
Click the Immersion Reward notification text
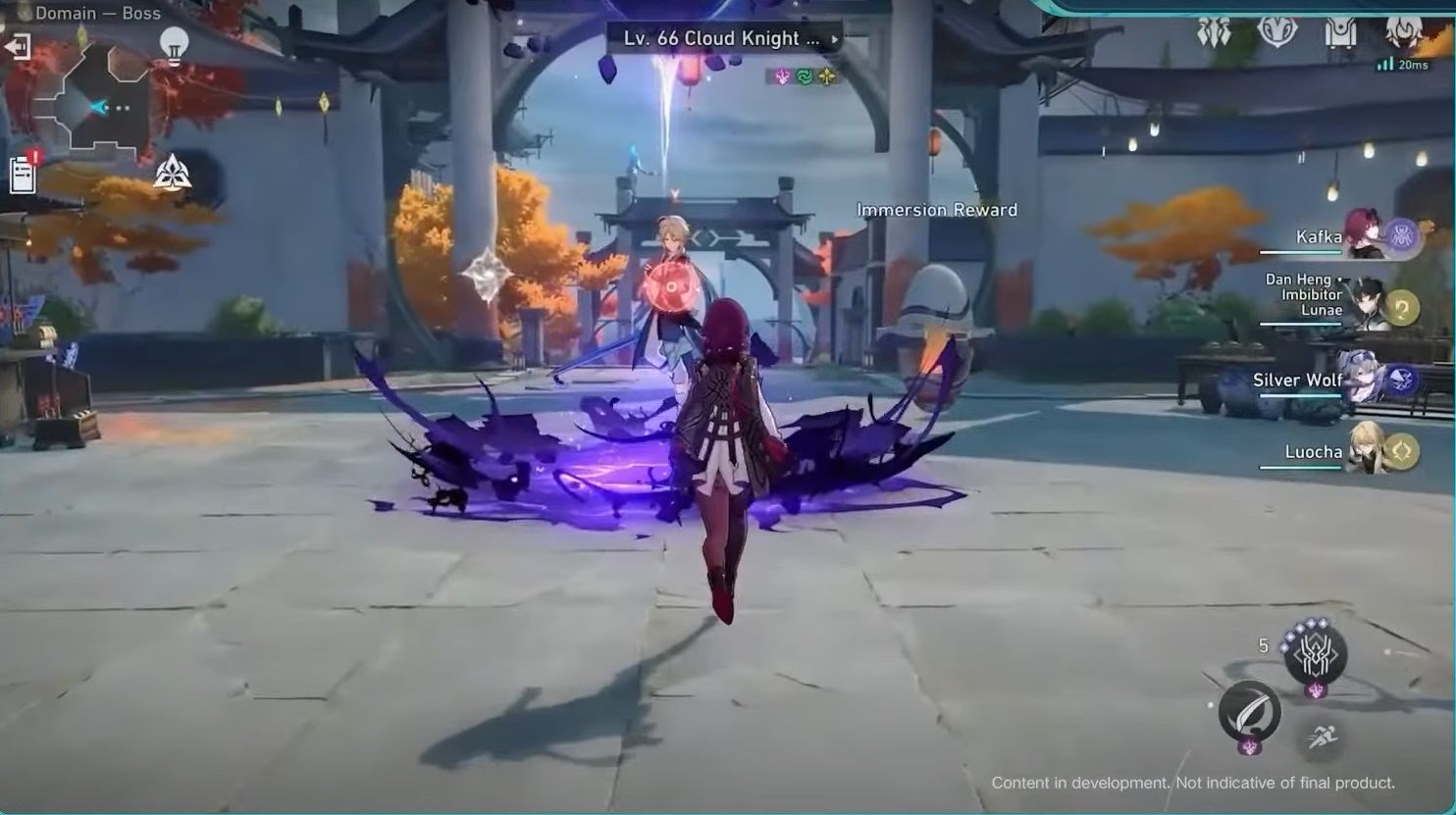pos(937,209)
